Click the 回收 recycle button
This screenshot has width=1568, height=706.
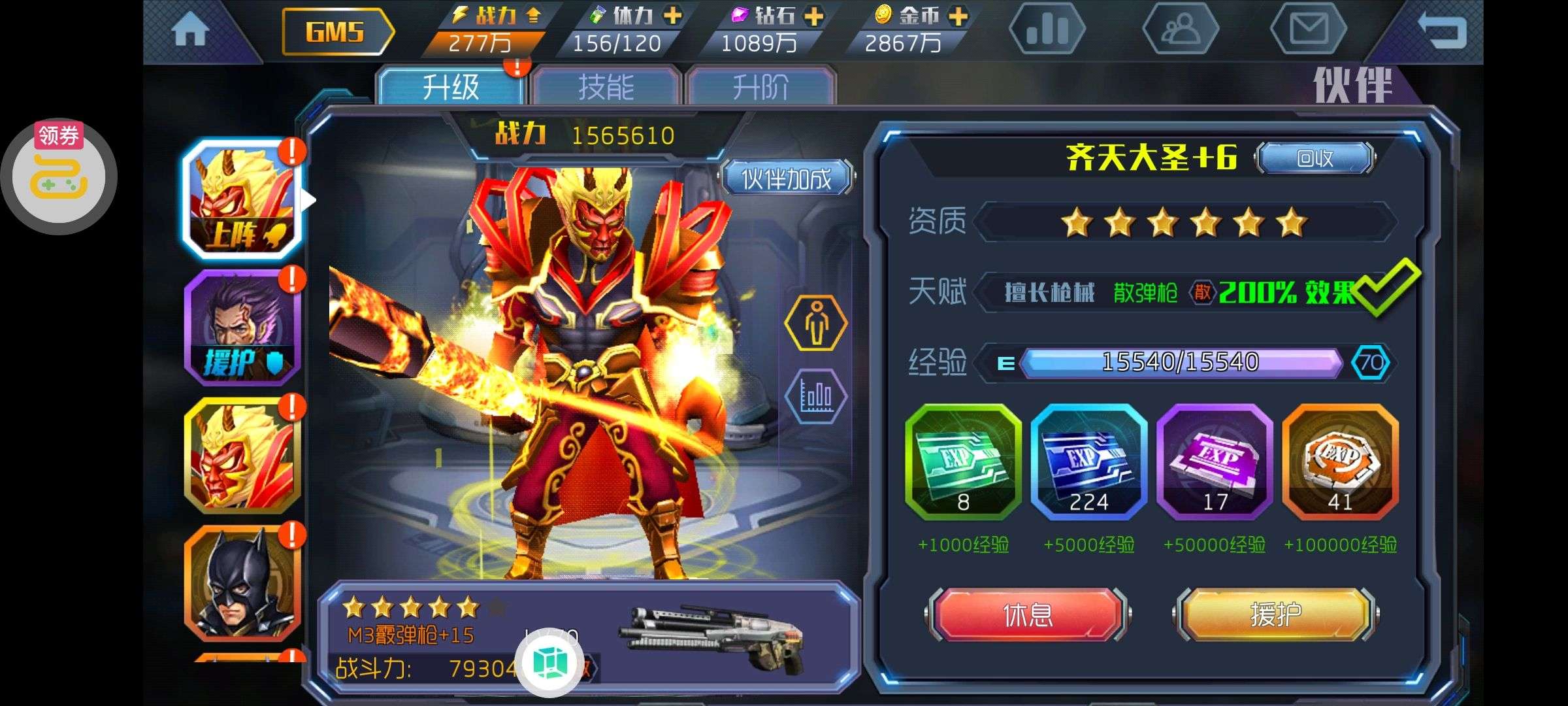(1315, 158)
